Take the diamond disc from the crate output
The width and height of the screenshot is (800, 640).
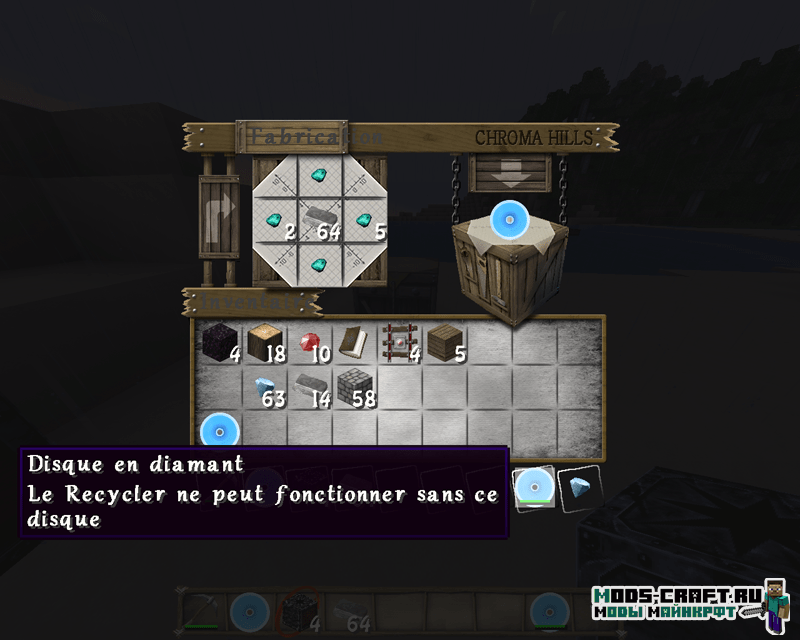510,218
